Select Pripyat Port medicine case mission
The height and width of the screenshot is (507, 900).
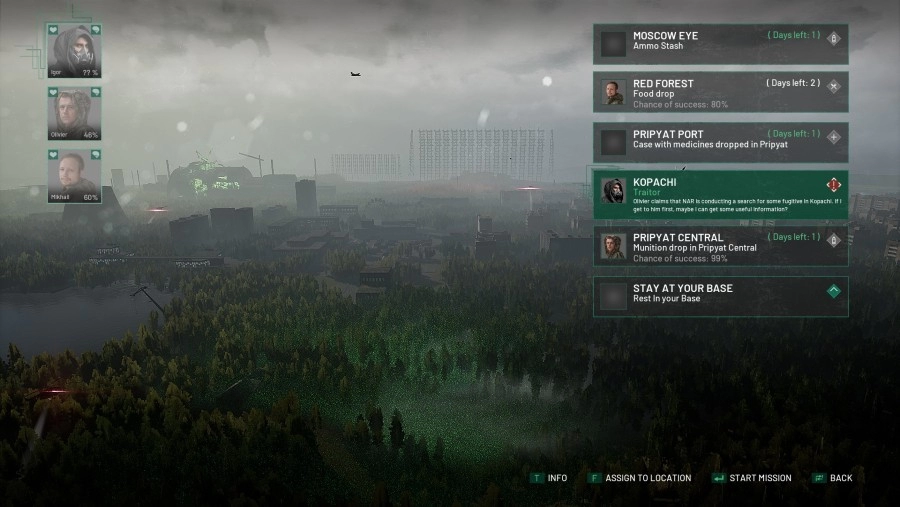(x=720, y=141)
